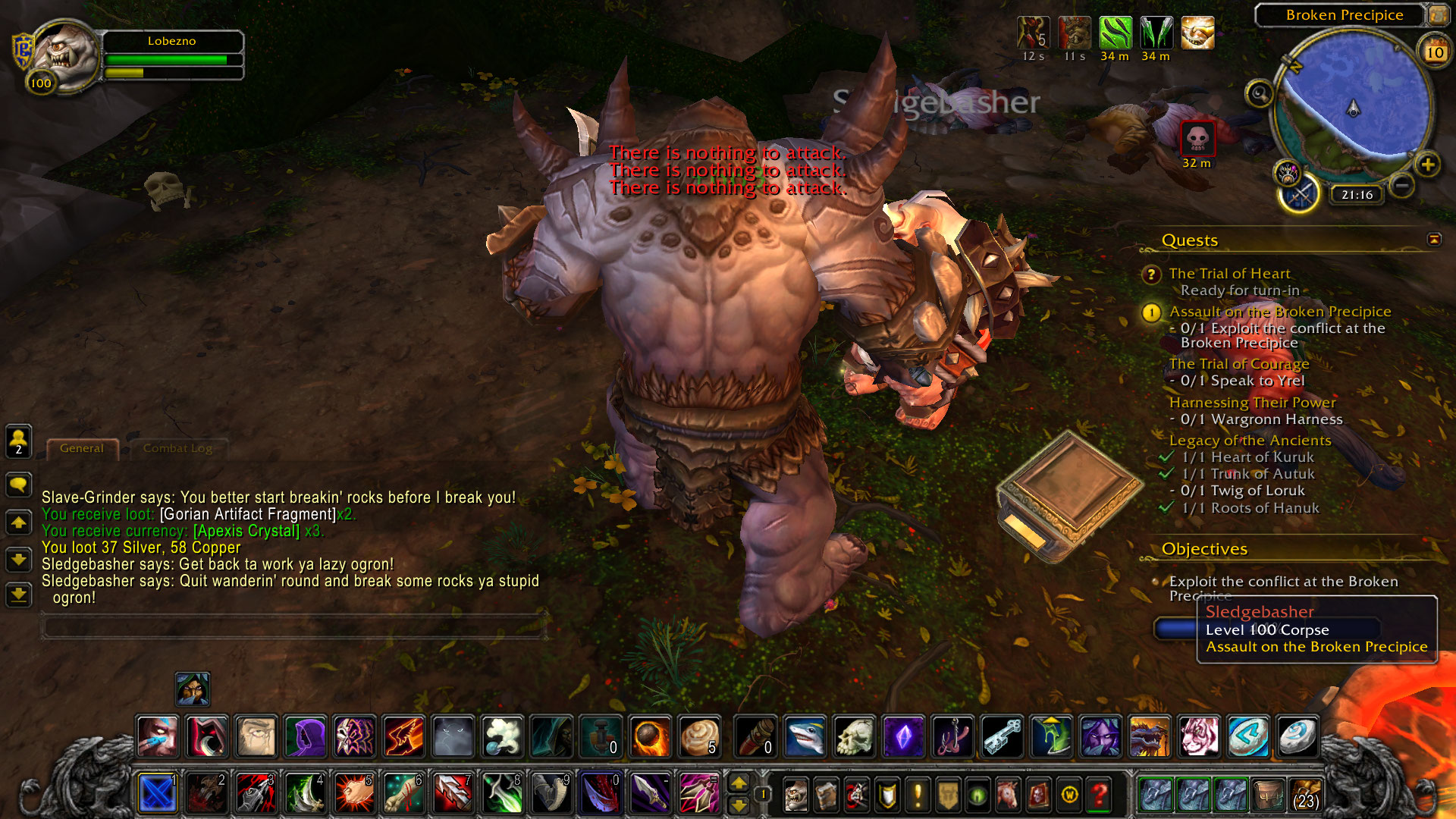The height and width of the screenshot is (819, 1456).
Task: Open the red question mark help button
Action: pos(1099,795)
